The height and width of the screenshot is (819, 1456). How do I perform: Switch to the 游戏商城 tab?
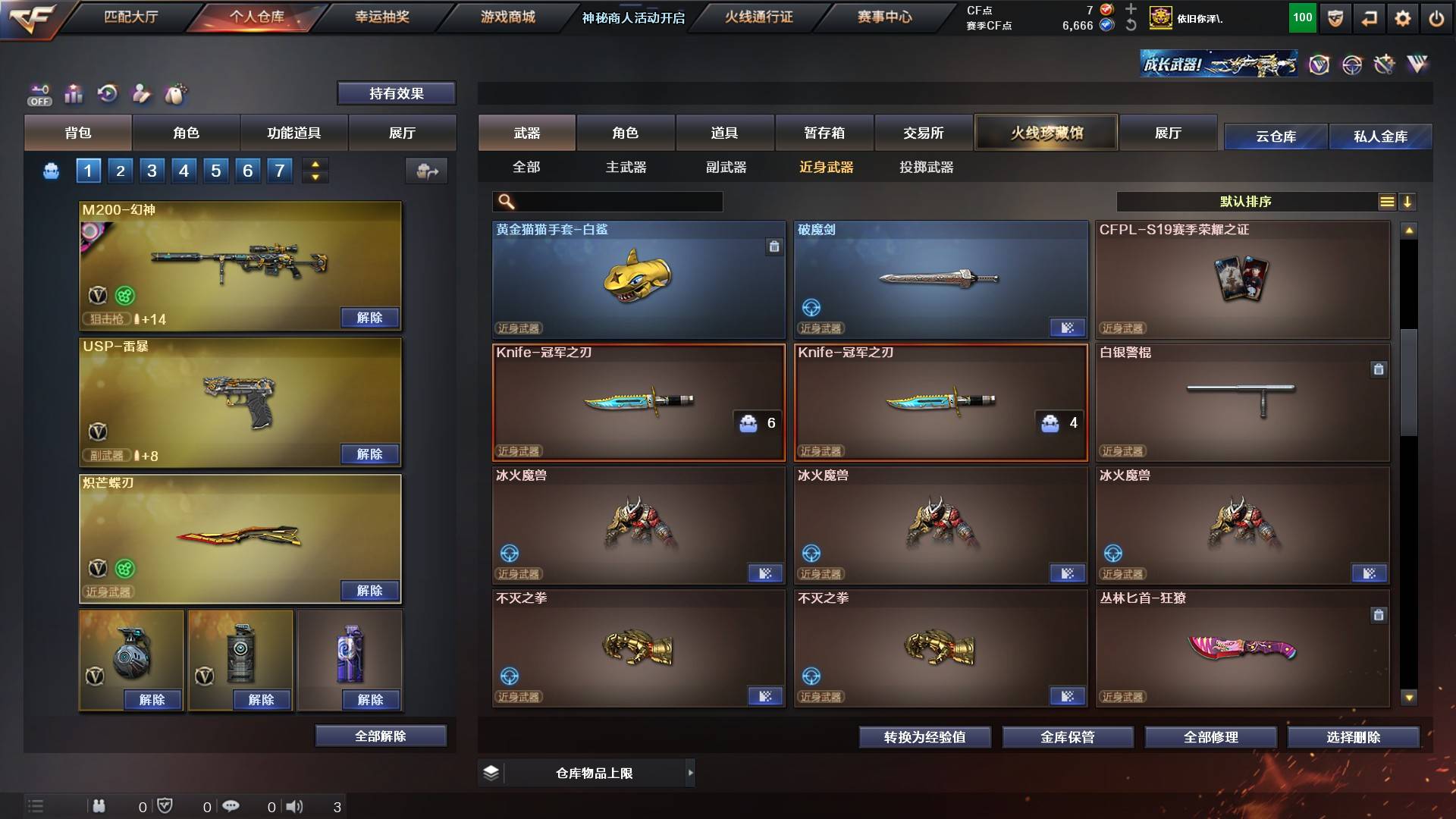click(507, 17)
